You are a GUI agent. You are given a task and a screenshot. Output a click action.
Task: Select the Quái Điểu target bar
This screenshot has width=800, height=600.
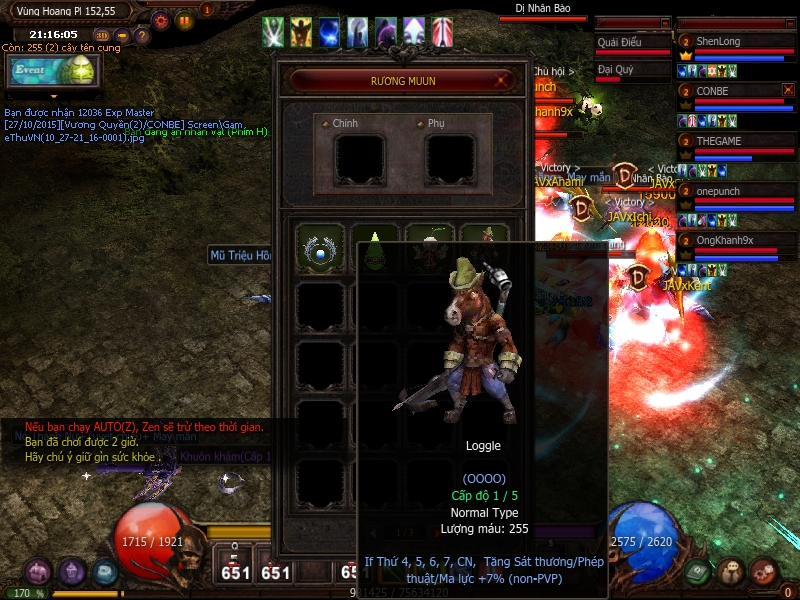coord(632,44)
